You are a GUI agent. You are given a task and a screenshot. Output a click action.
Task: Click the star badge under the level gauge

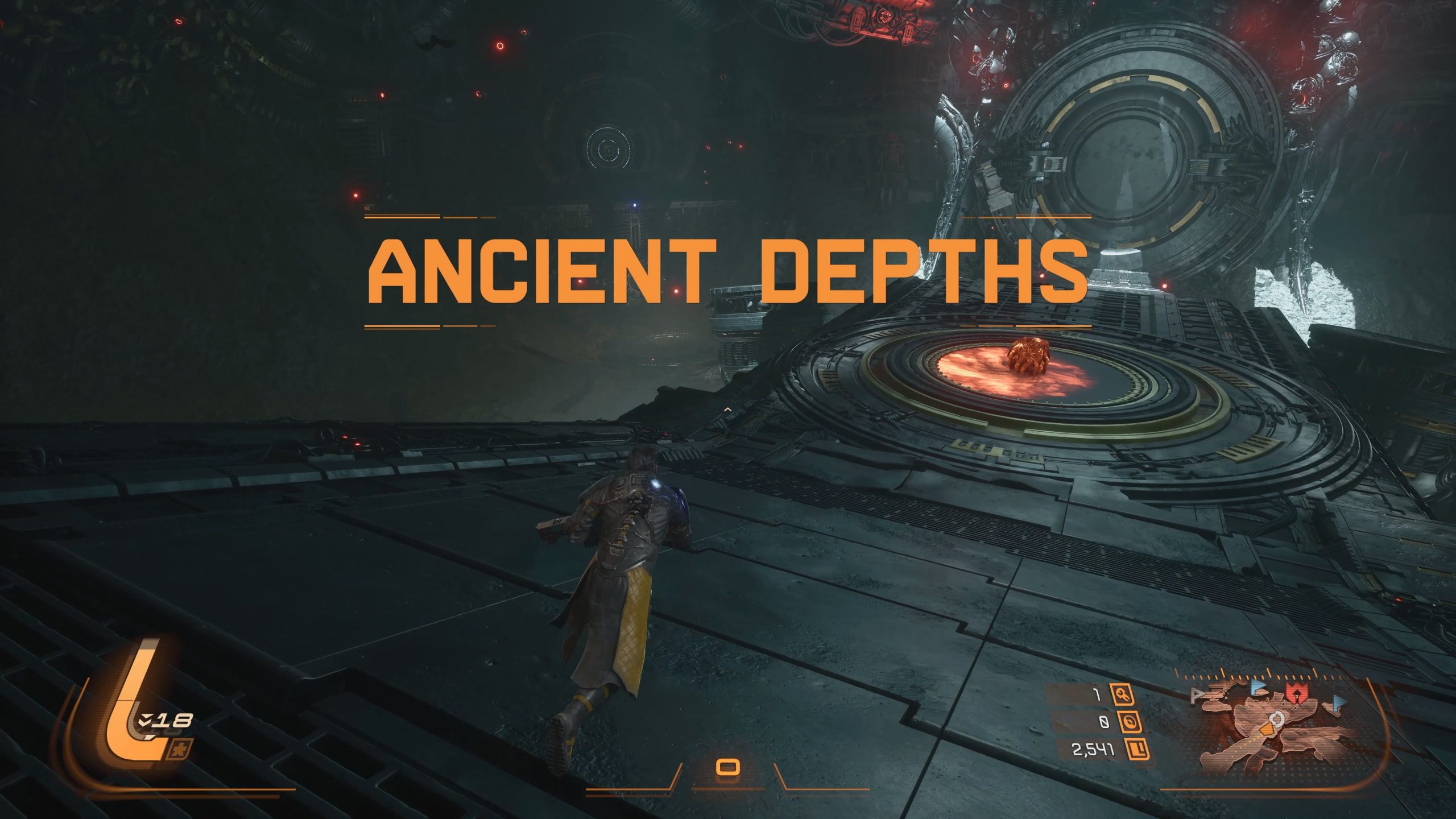pyautogui.click(x=180, y=750)
